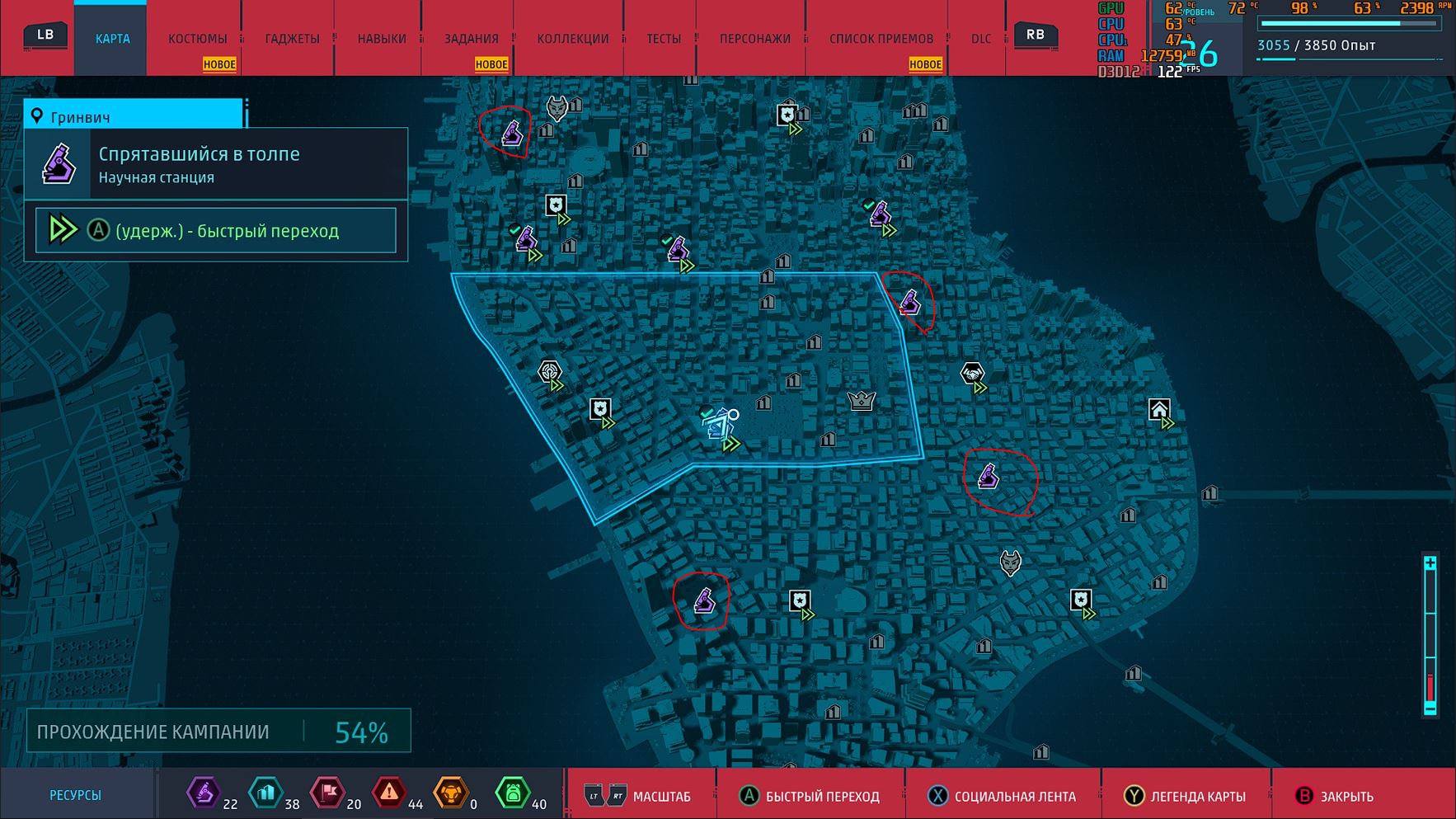Show the Персонажи tab

[754, 39]
